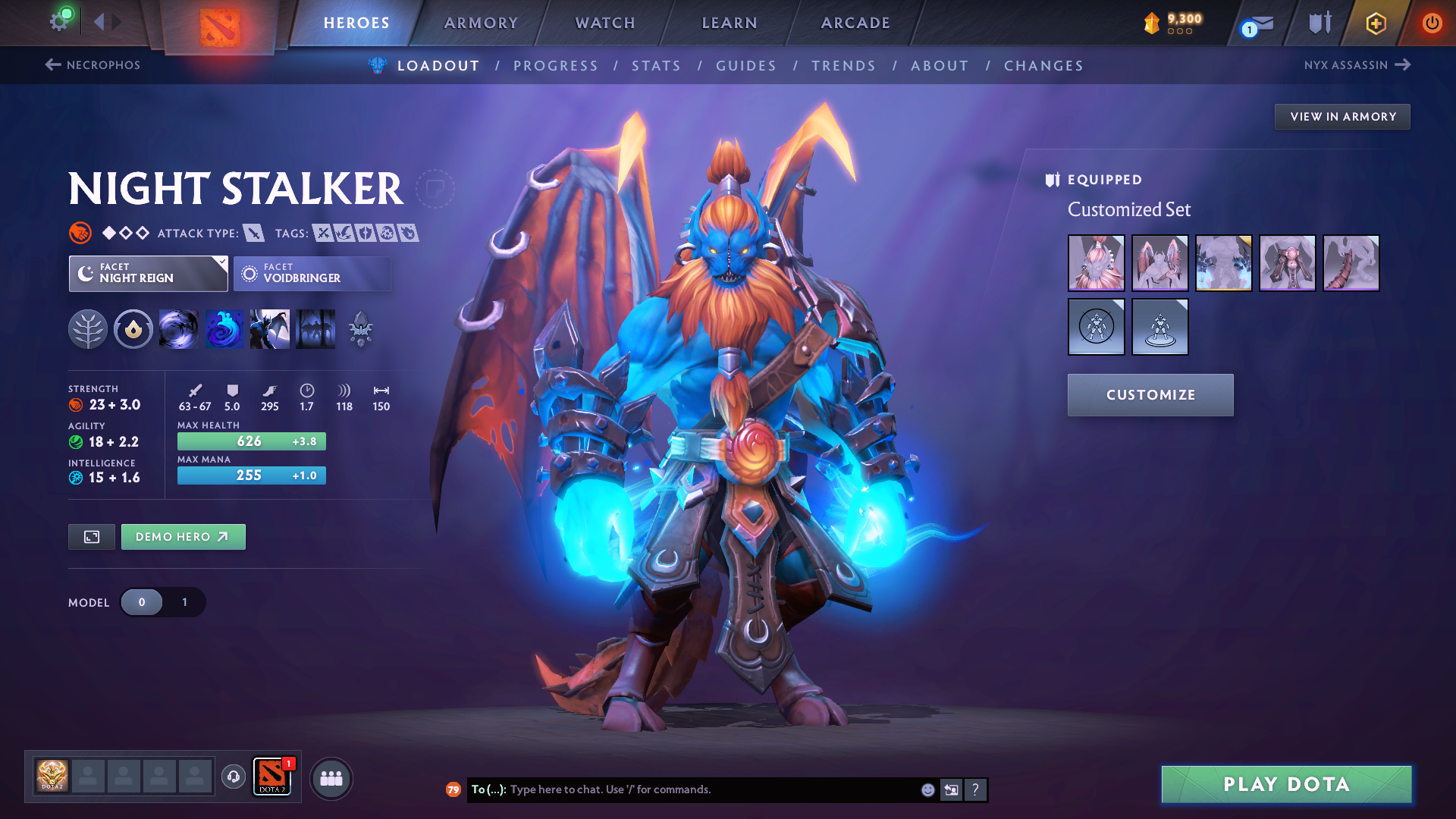Select the Voidbringer facet
This screenshot has width=1456, height=819.
(312, 274)
